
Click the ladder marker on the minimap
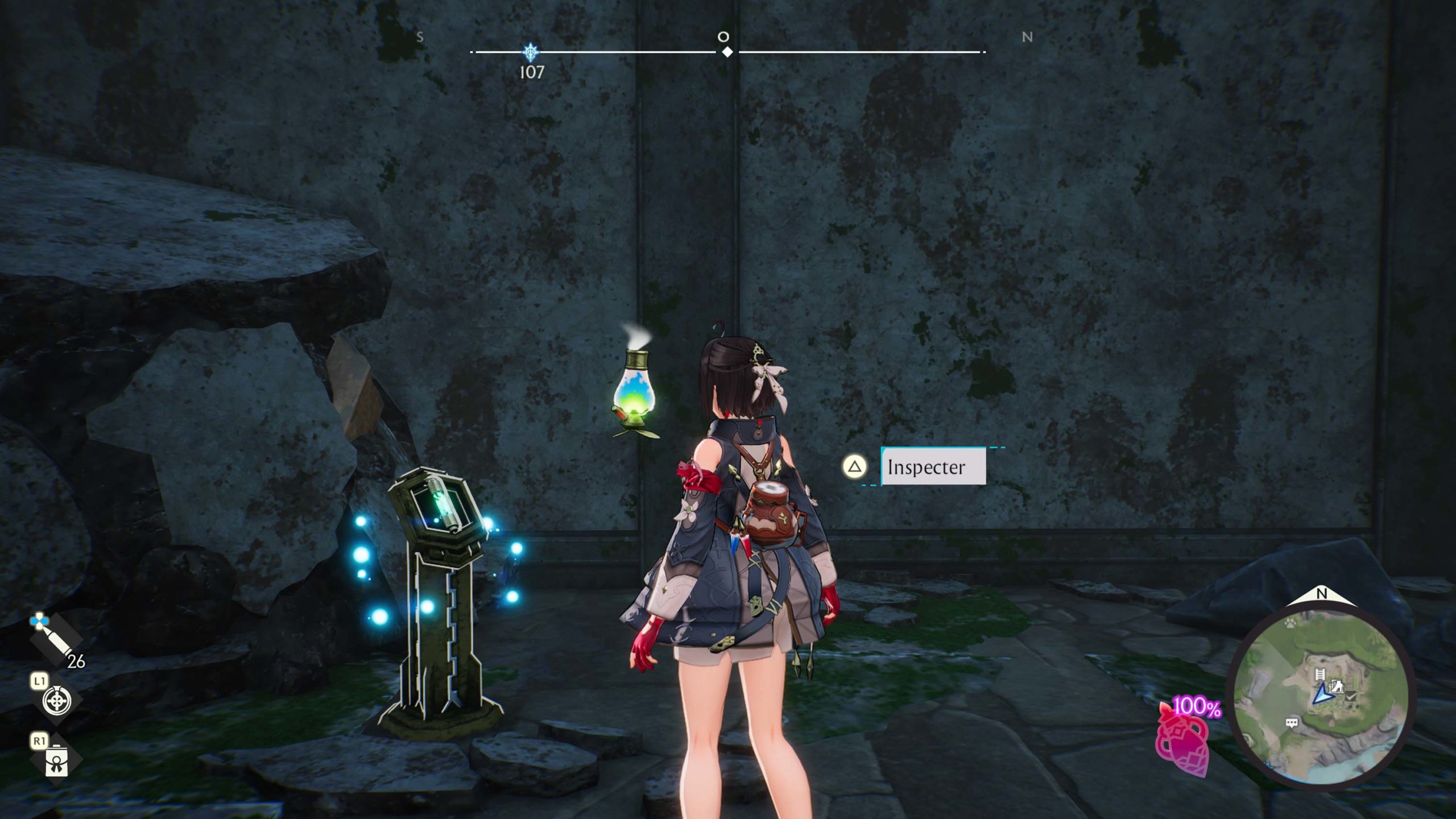pos(1320,675)
